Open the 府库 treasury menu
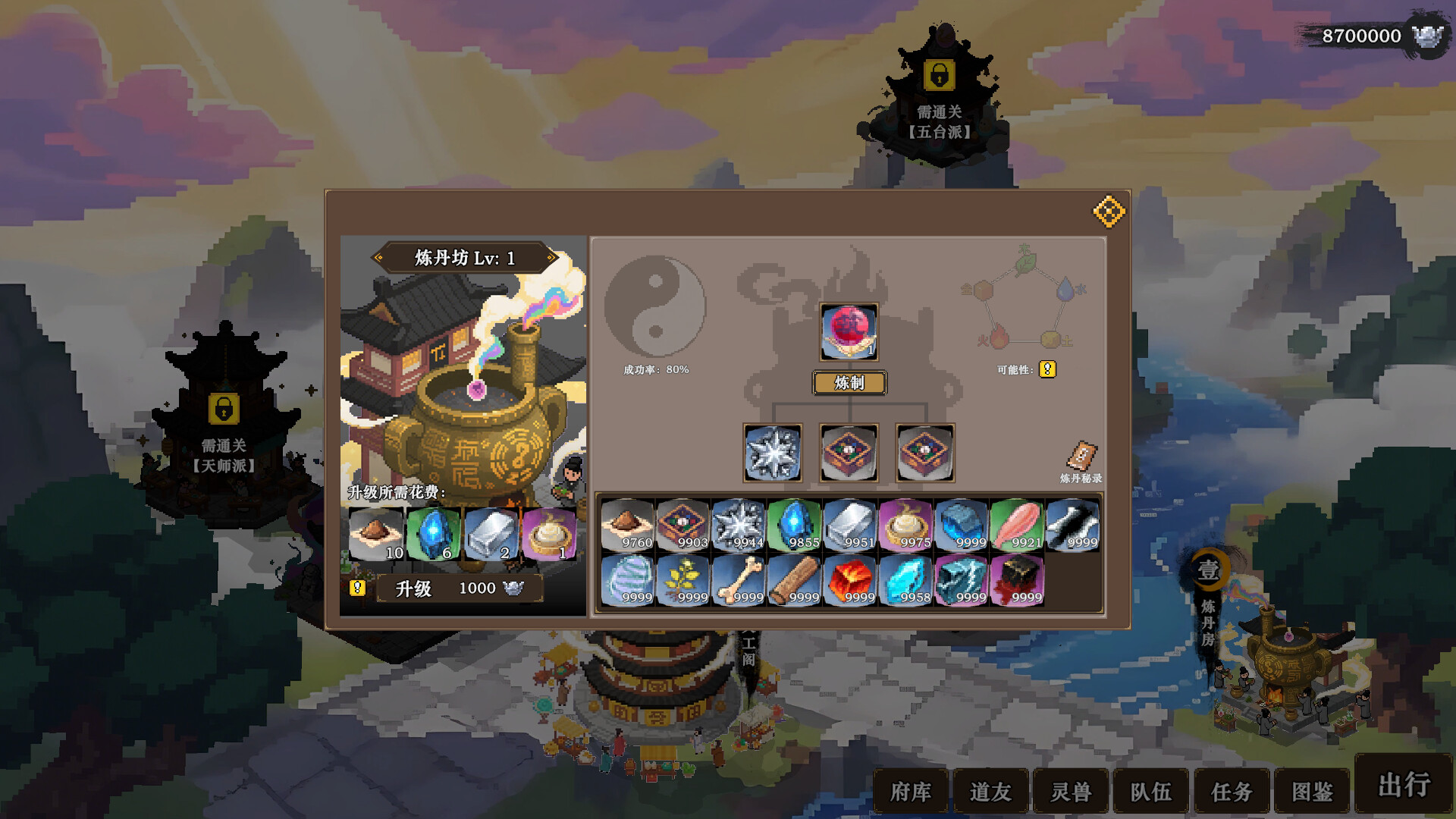Image resolution: width=1456 pixels, height=819 pixels. (911, 792)
